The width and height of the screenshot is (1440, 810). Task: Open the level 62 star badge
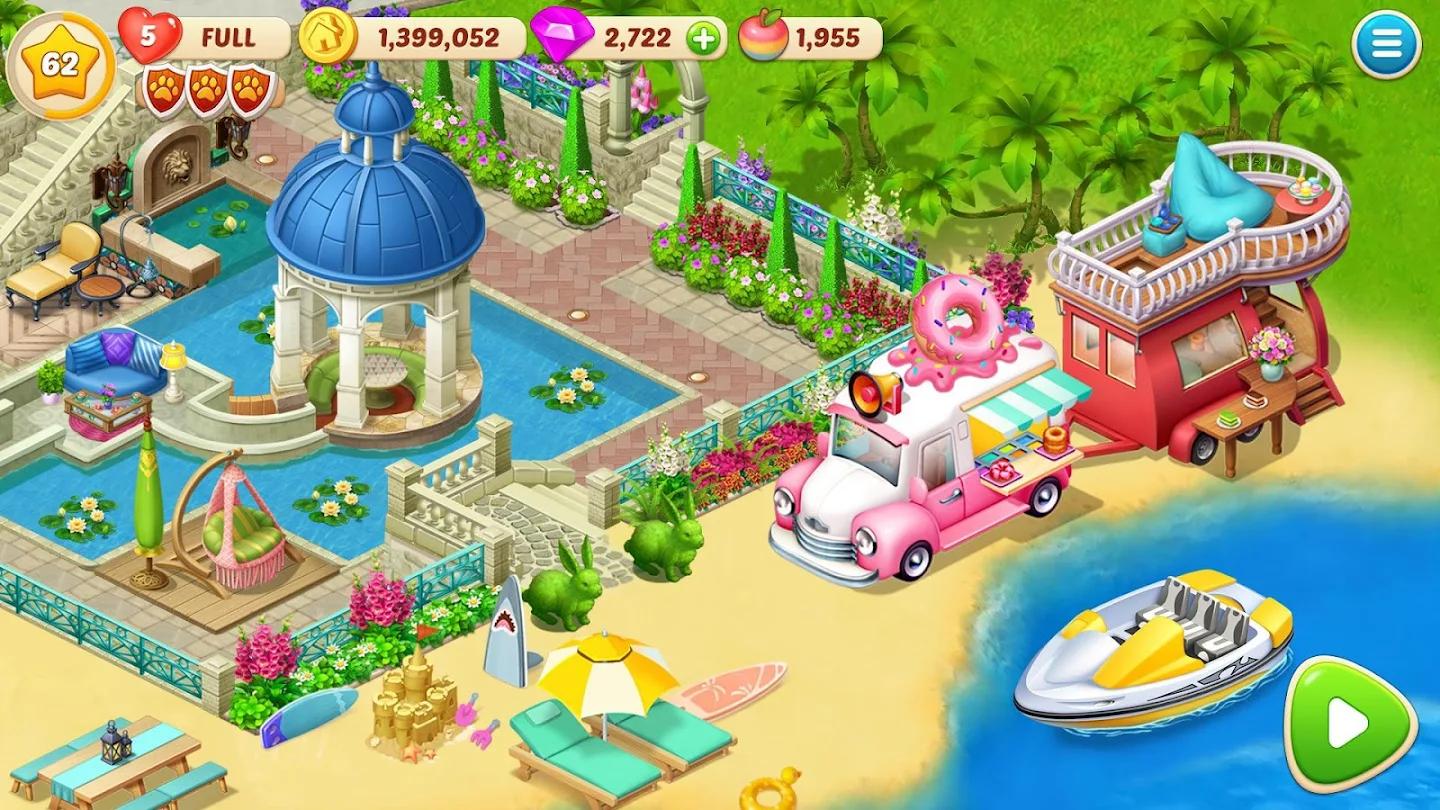[60, 65]
